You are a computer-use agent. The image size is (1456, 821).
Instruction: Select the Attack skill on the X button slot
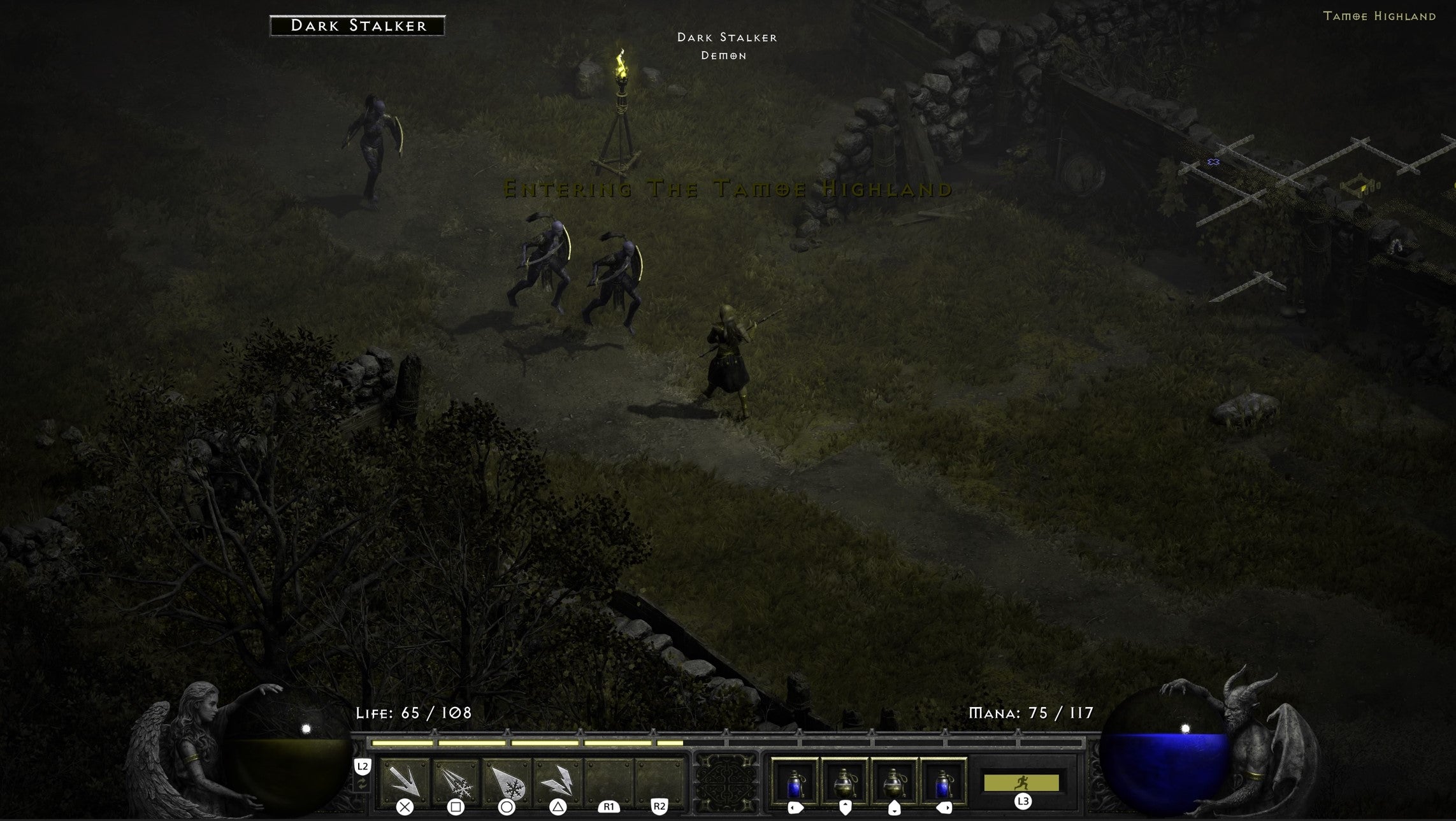point(405,783)
